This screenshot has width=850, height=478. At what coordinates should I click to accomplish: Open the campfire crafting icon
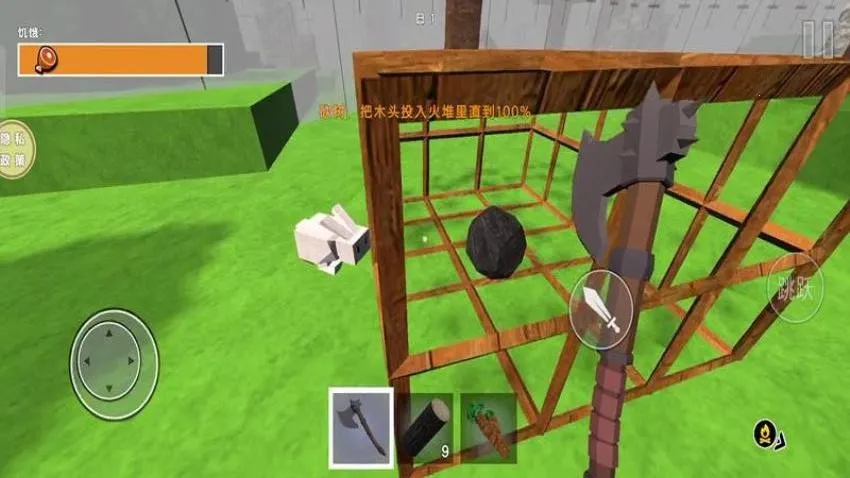click(765, 434)
